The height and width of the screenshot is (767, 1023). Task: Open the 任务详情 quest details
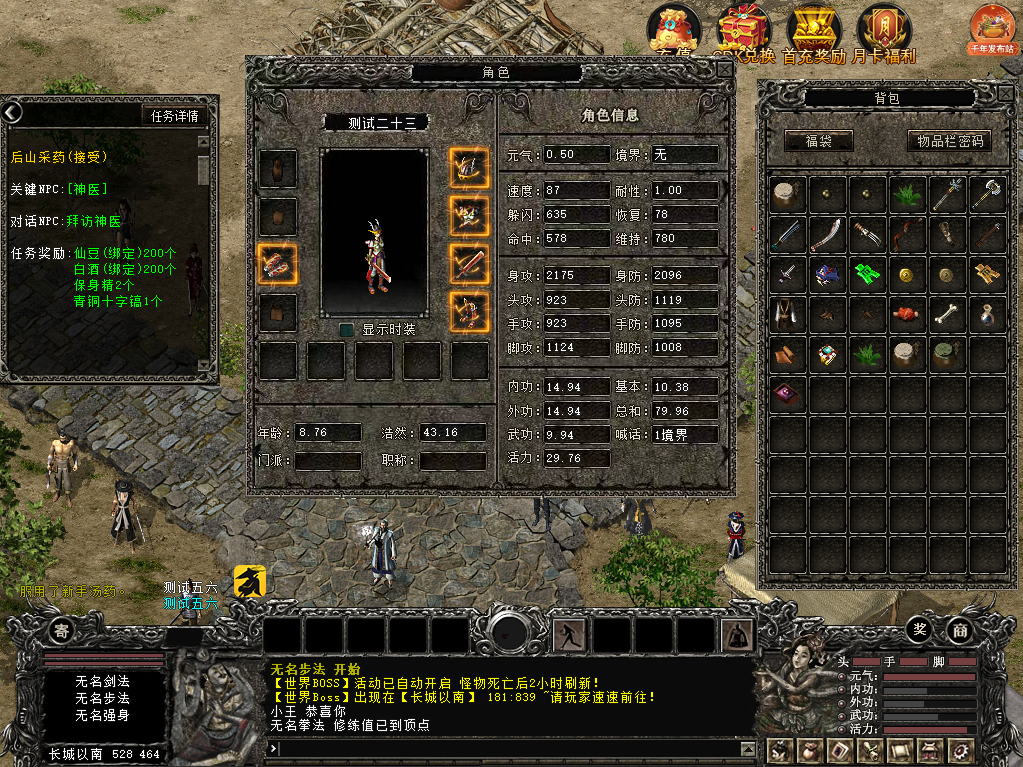(x=175, y=115)
